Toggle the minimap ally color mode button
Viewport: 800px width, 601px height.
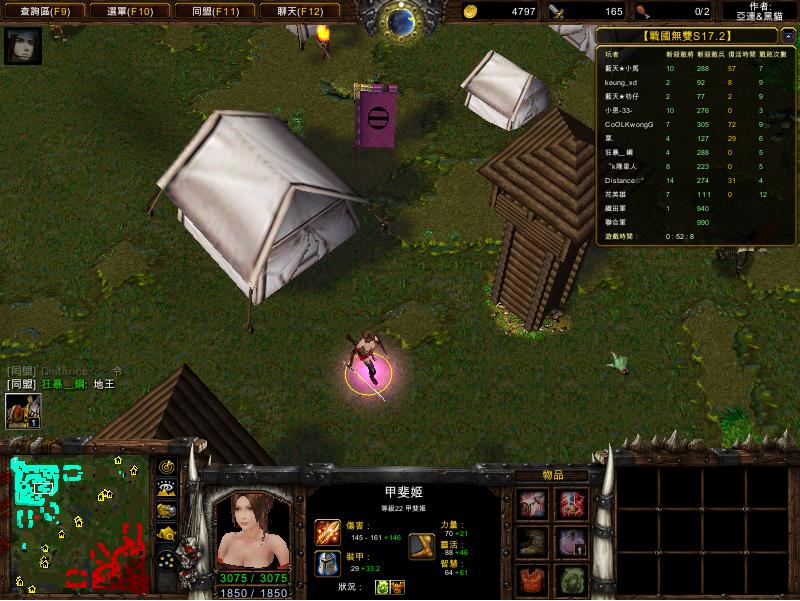pyautogui.click(x=166, y=511)
